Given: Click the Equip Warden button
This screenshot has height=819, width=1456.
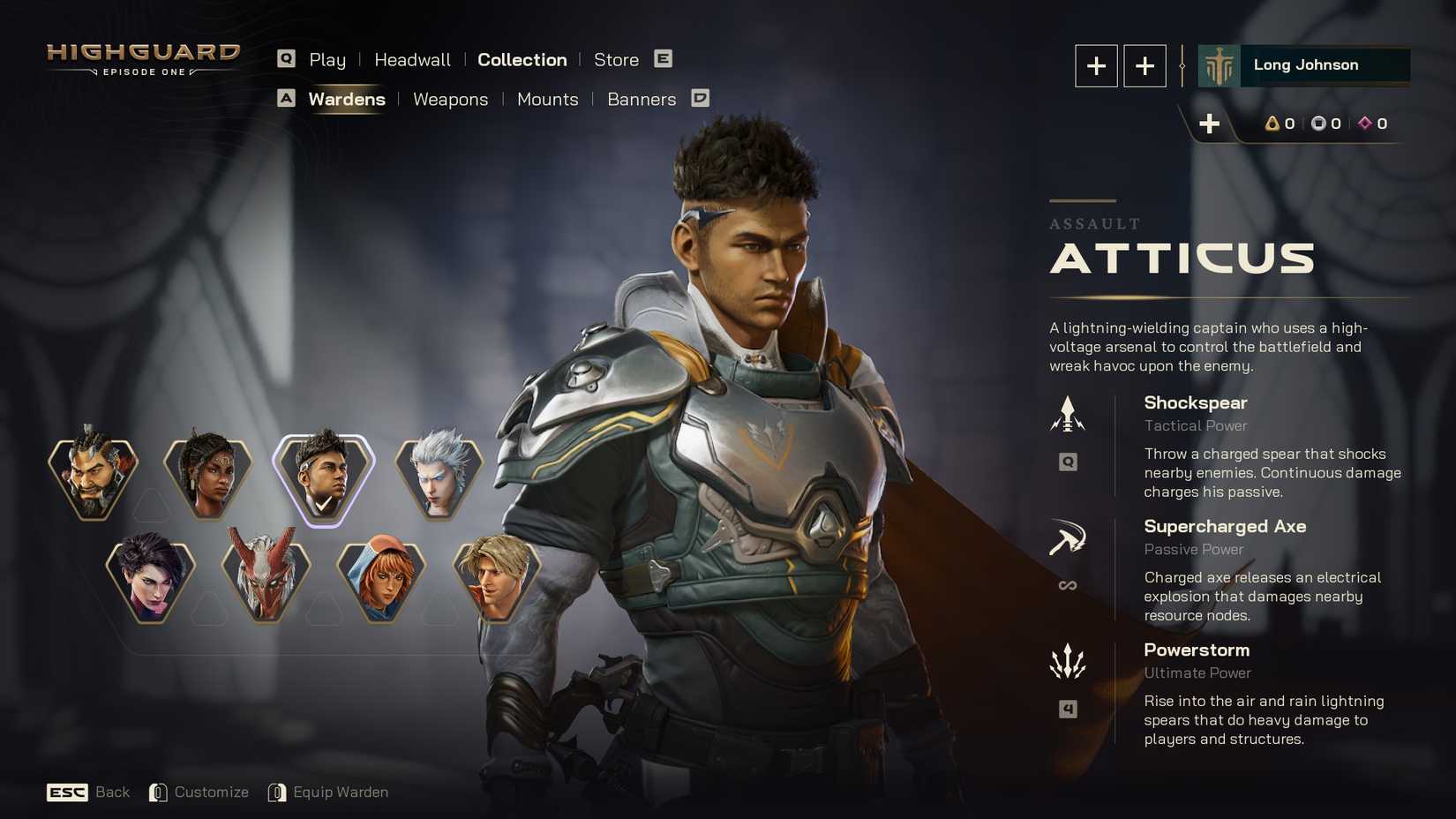Looking at the screenshot, I should [x=341, y=792].
